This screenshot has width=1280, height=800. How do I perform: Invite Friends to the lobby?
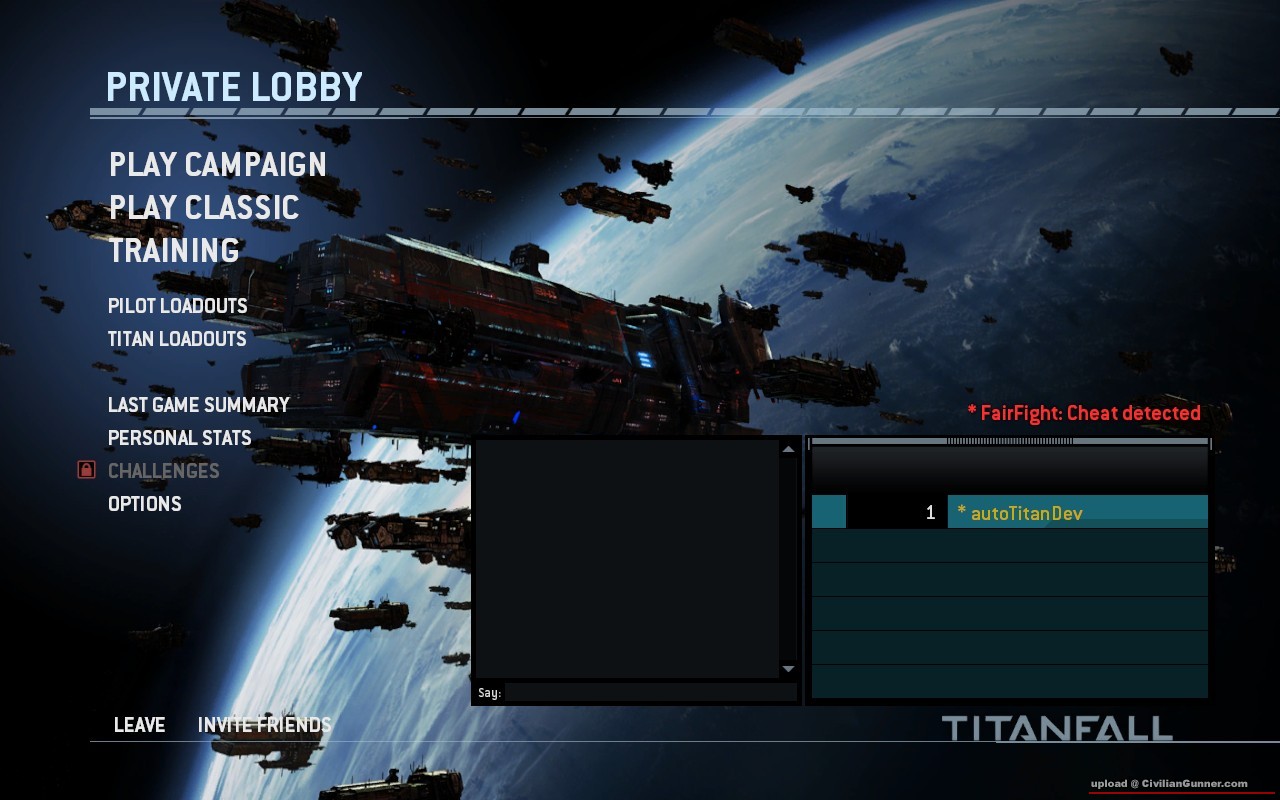[x=264, y=725]
